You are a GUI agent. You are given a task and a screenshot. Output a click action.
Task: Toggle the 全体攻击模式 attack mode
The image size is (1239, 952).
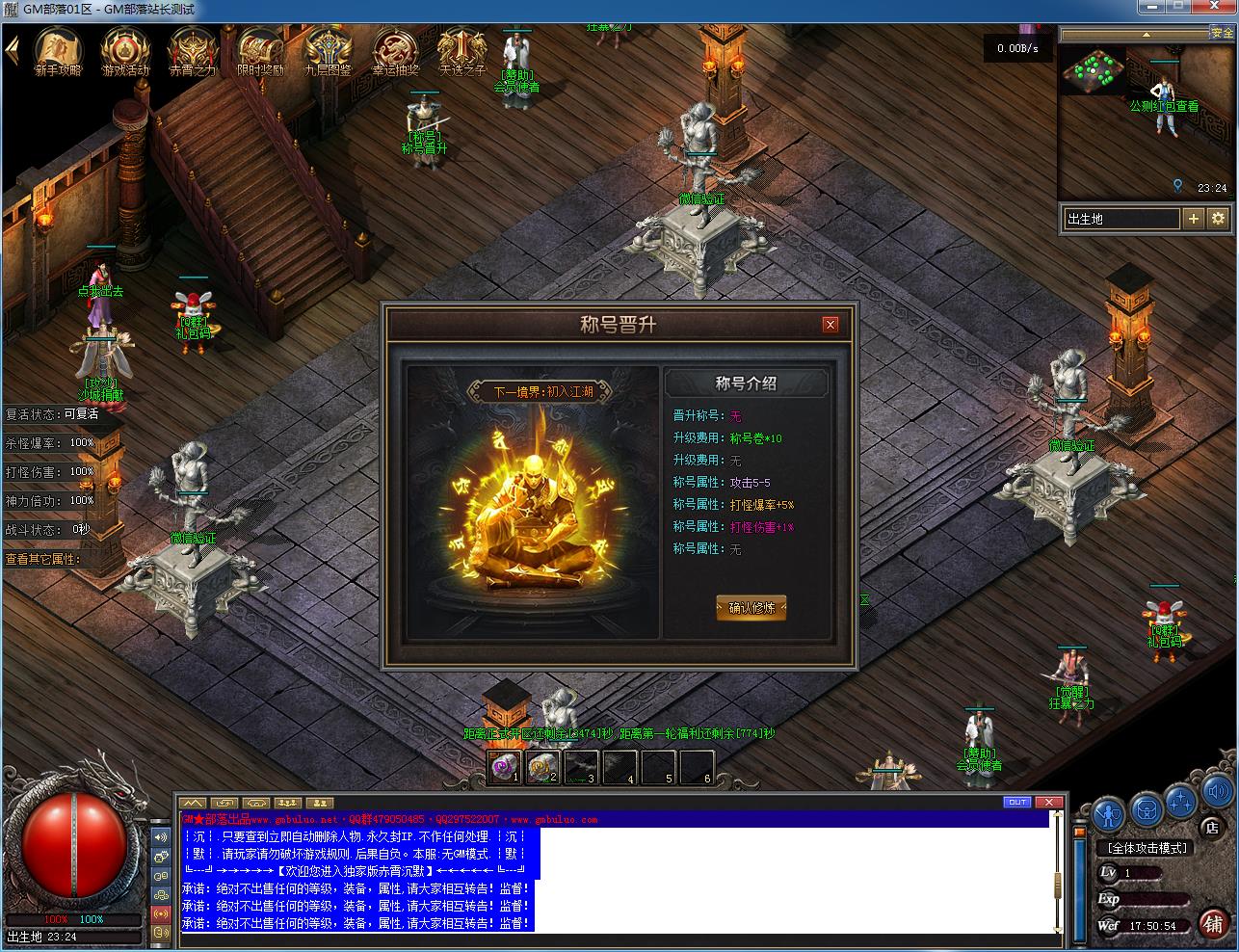click(1147, 848)
